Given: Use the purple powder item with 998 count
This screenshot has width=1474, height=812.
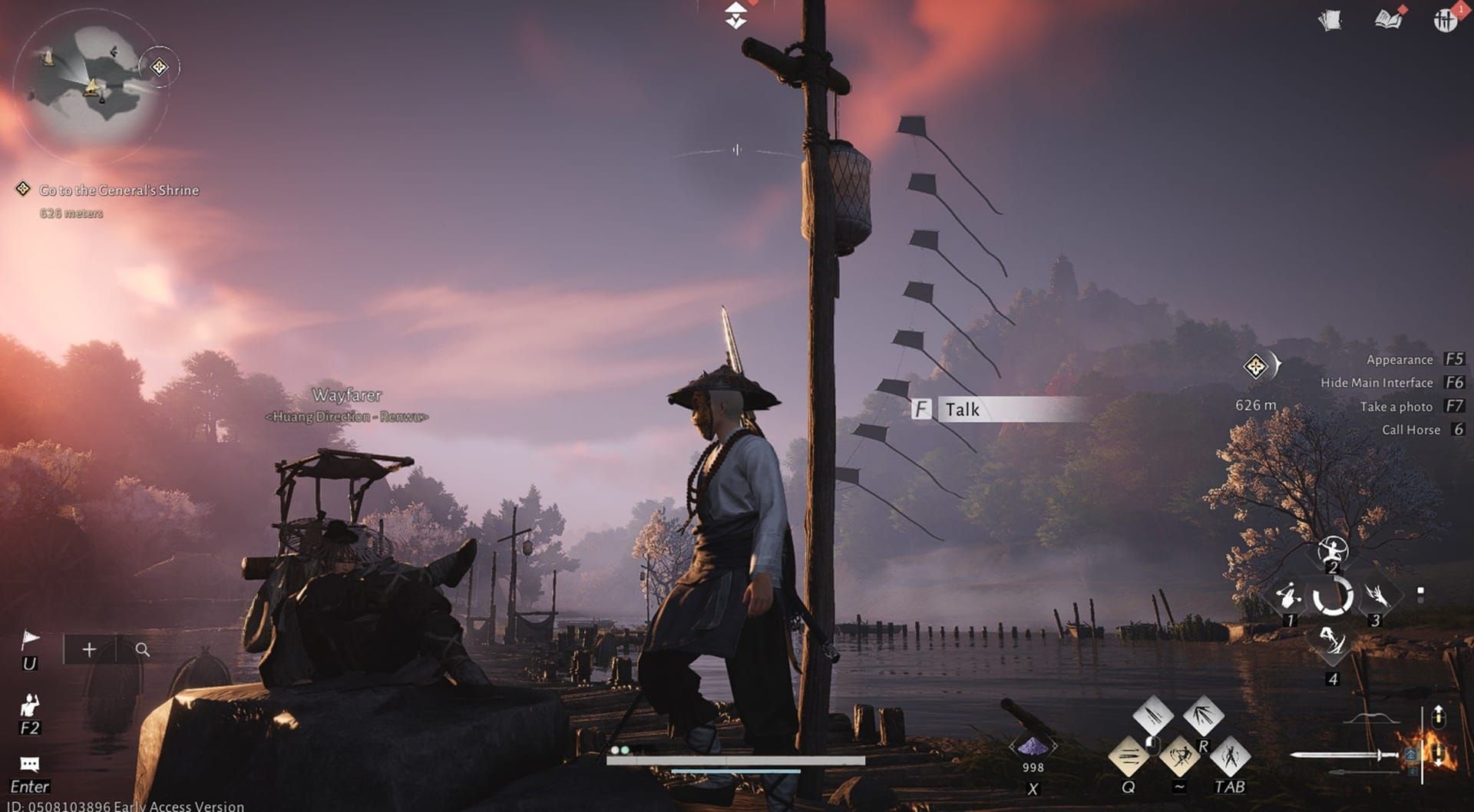Looking at the screenshot, I should pyautogui.click(x=1033, y=747).
